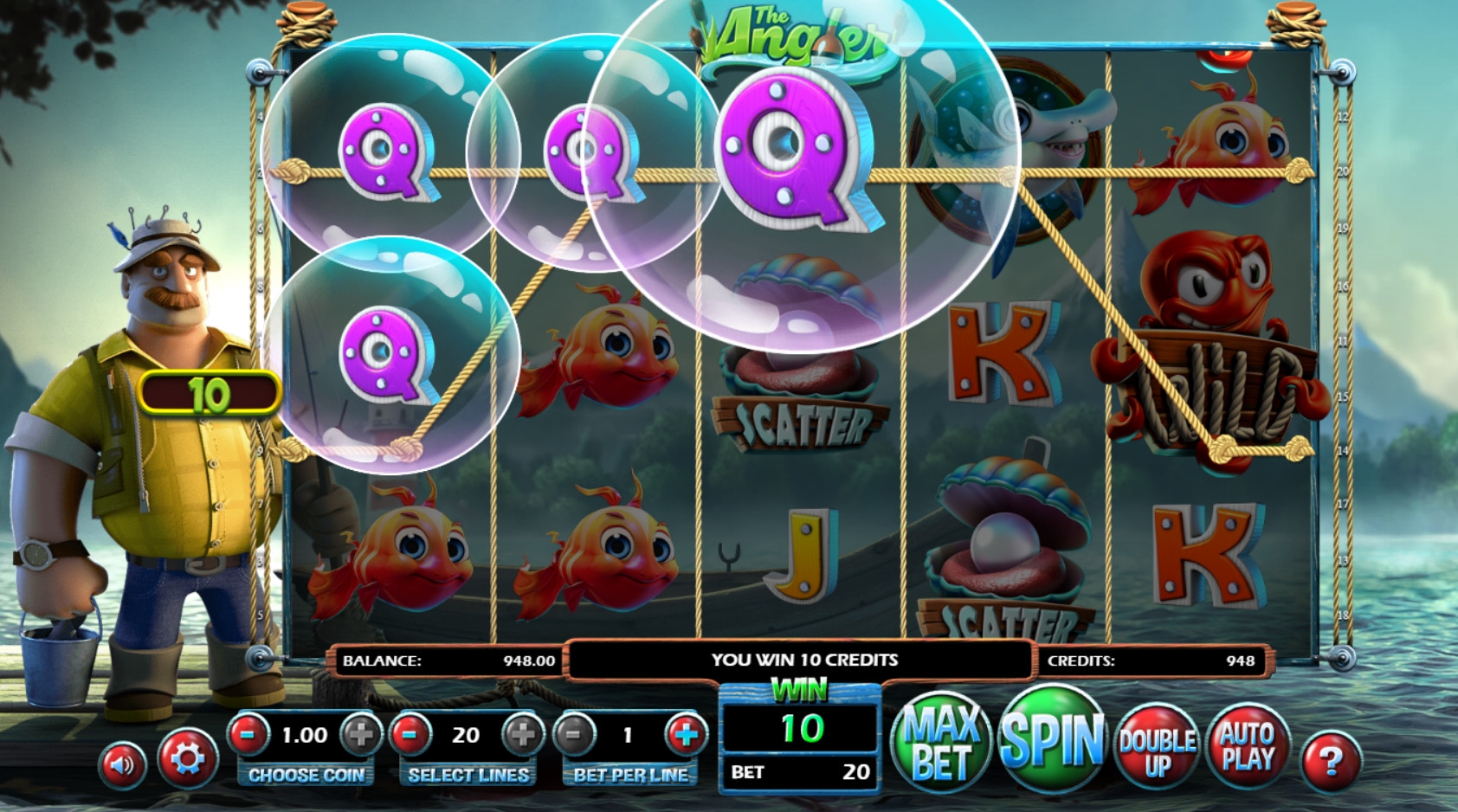Lower the bet per line
The image size is (1458, 812).
point(573,735)
